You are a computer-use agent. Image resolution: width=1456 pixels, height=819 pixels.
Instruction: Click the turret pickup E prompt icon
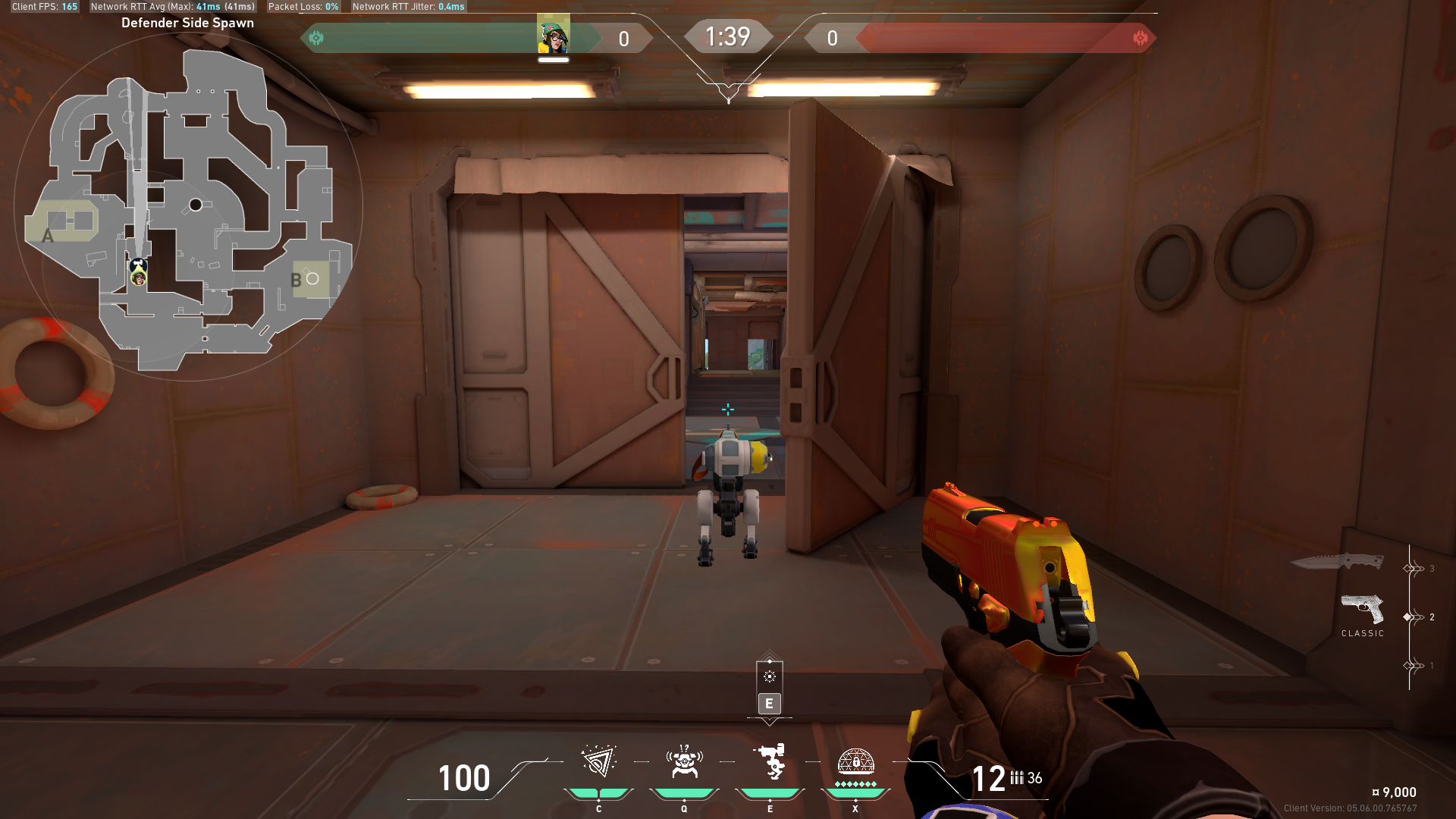[x=770, y=675]
